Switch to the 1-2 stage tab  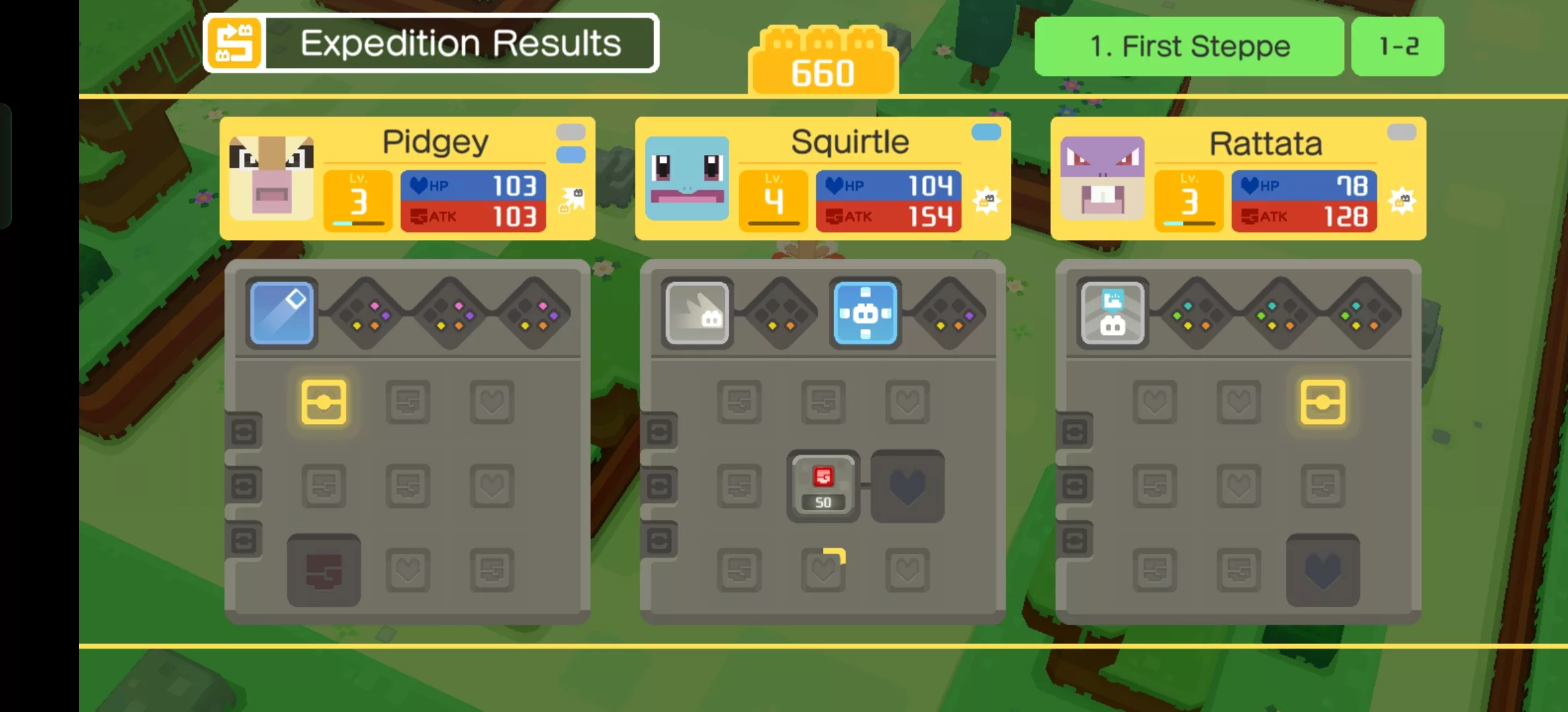pyautogui.click(x=1397, y=46)
